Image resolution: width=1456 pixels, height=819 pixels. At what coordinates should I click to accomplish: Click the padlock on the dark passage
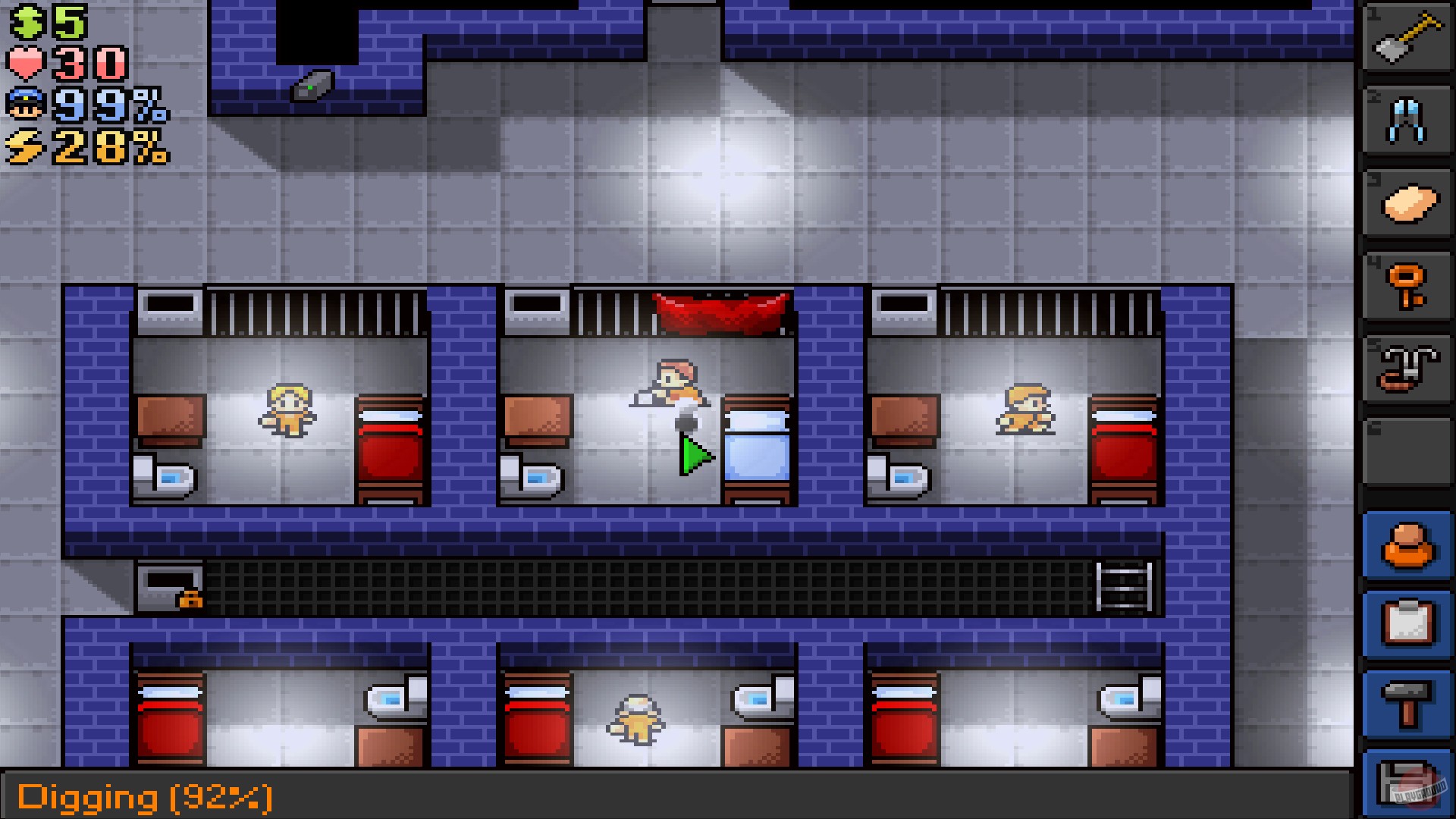191,599
